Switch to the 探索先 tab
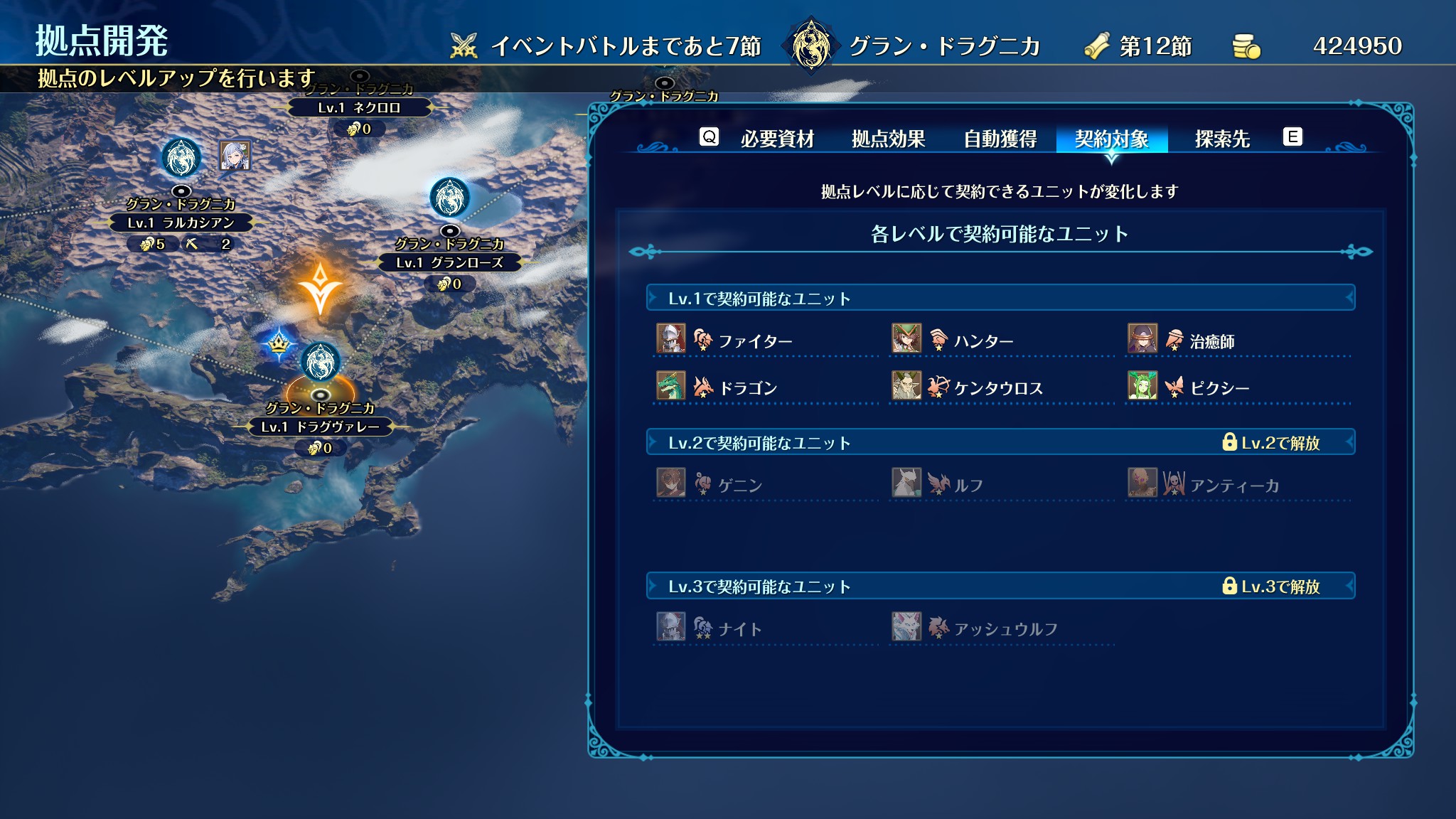Screen dimensions: 1456x819 pyautogui.click(x=1222, y=139)
